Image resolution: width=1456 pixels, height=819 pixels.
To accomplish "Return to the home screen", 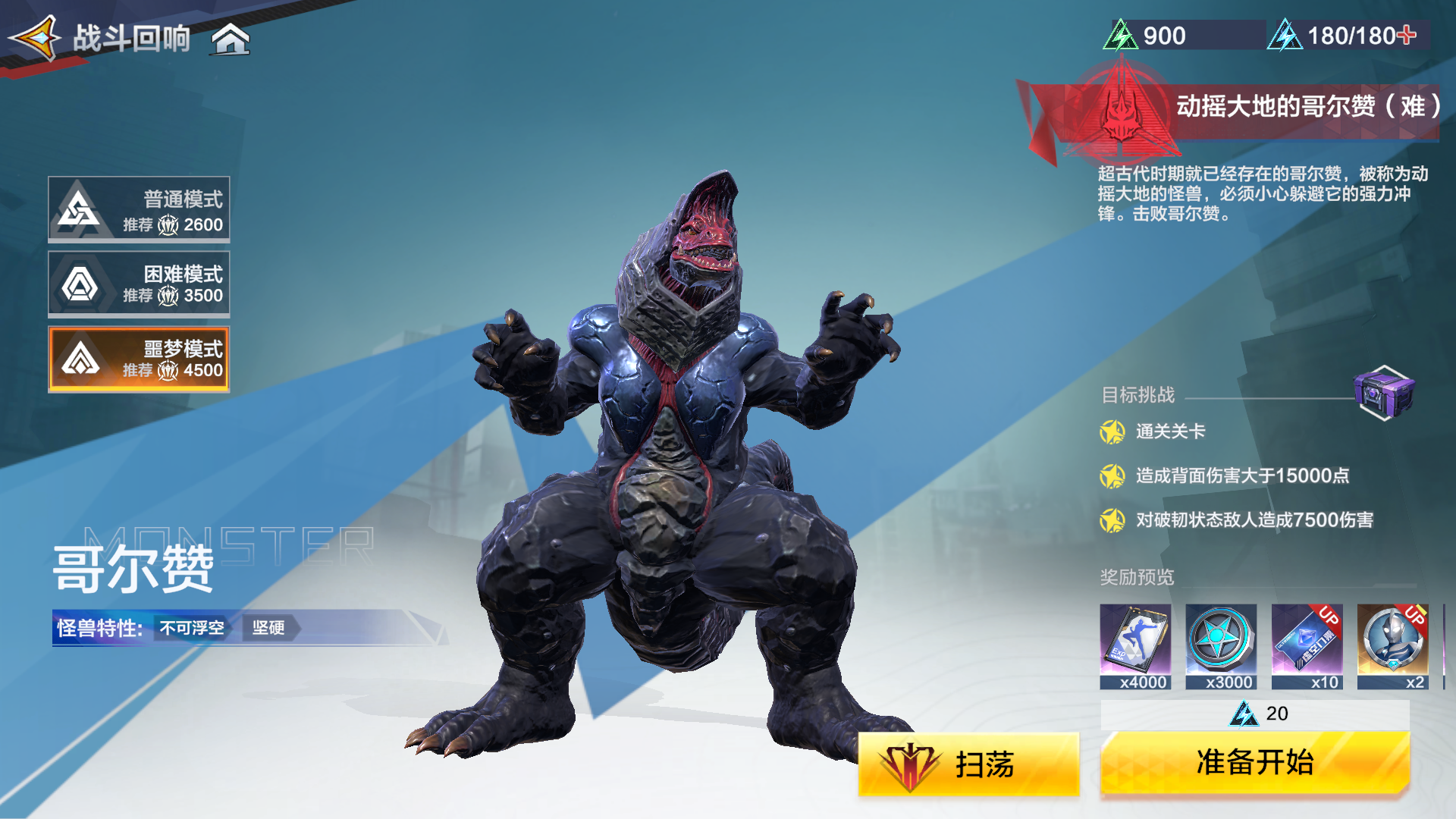I will click(x=231, y=39).
